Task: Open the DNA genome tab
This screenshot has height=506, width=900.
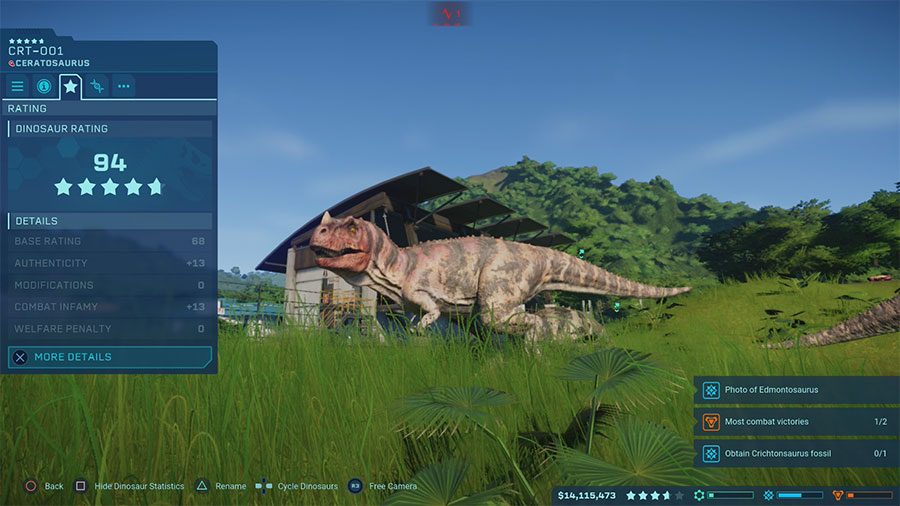Action: pos(97,86)
